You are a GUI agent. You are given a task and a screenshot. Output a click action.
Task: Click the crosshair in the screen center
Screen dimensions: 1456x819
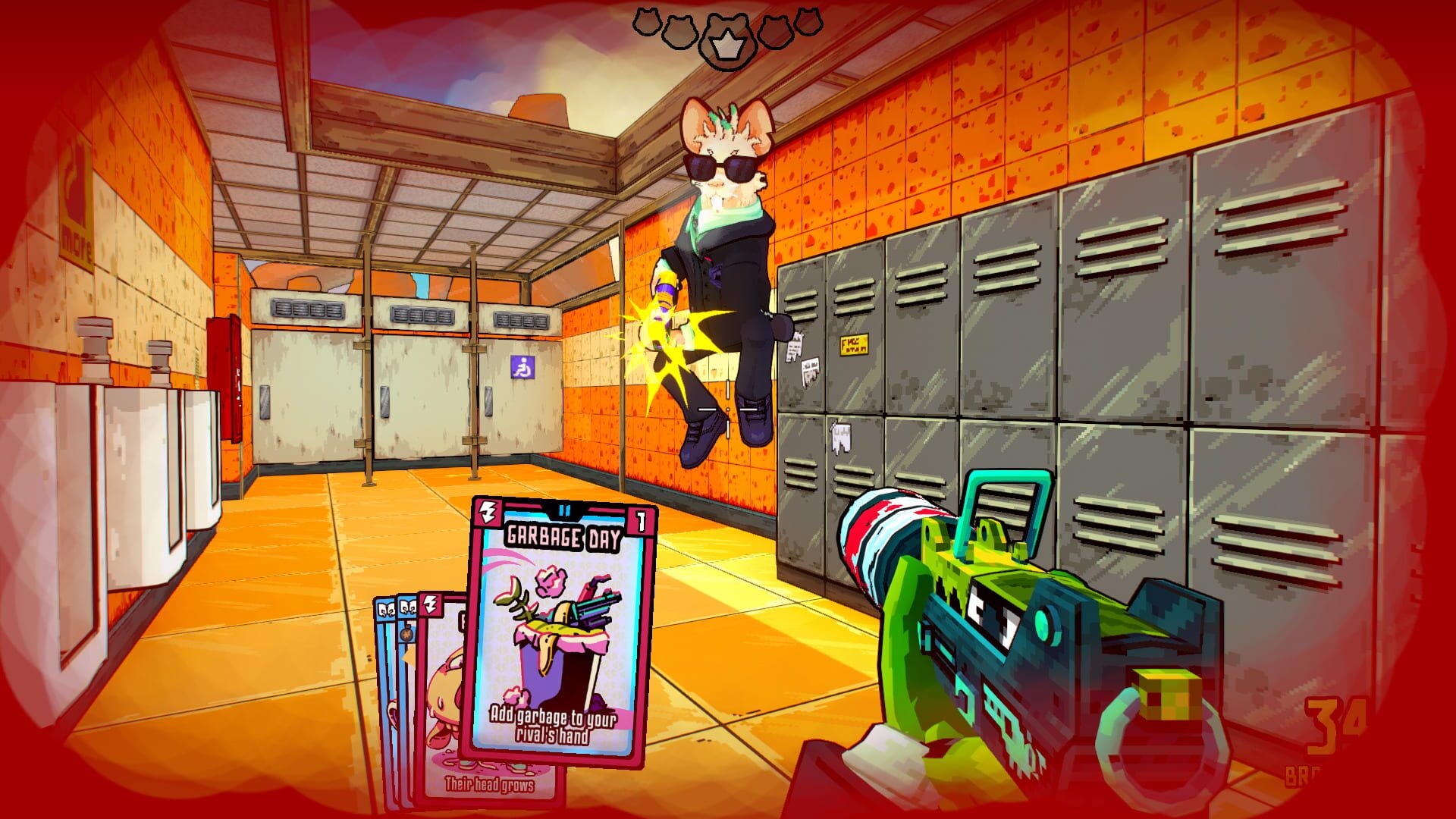coord(728,409)
